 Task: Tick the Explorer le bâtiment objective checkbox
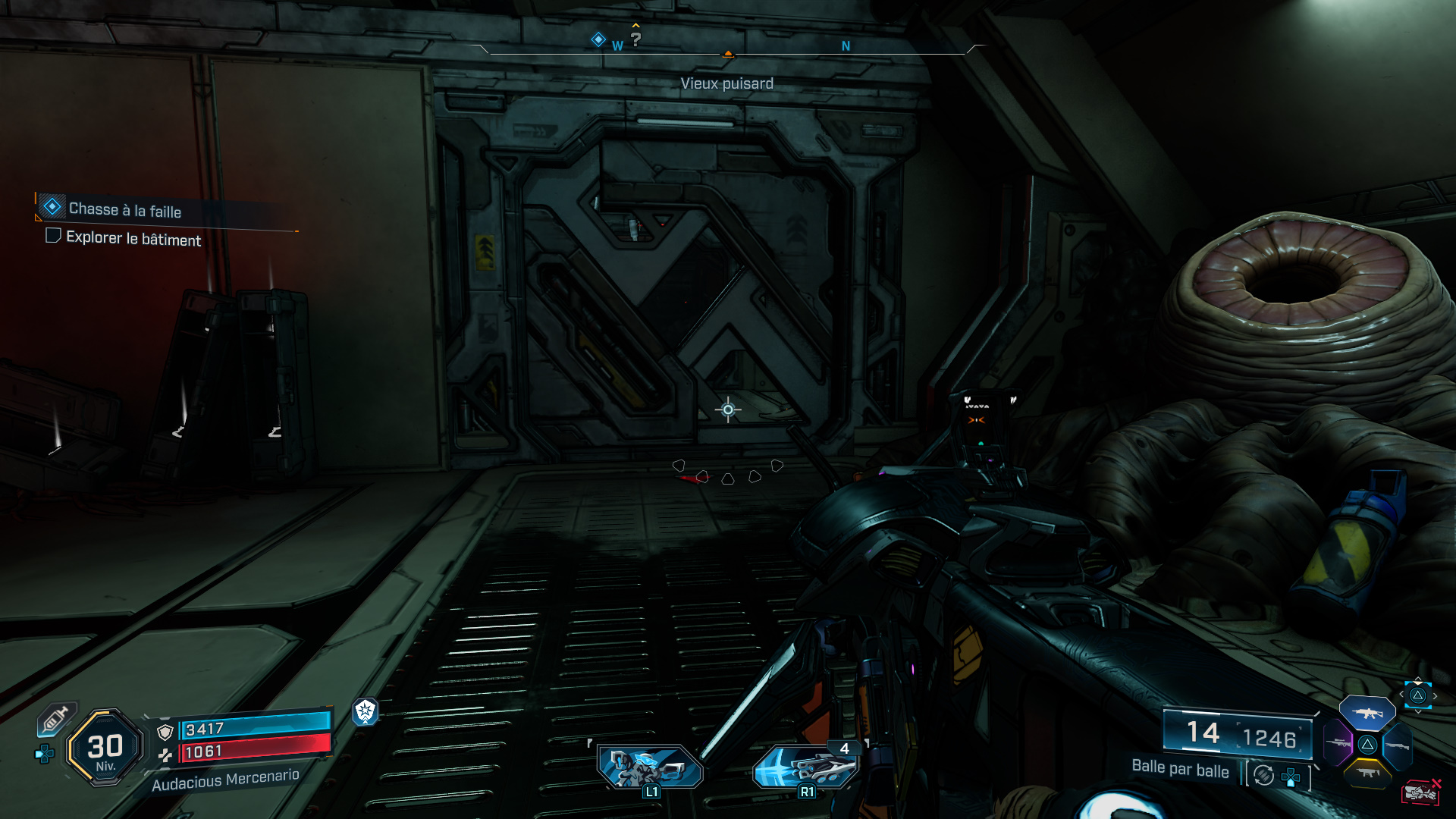(x=53, y=236)
